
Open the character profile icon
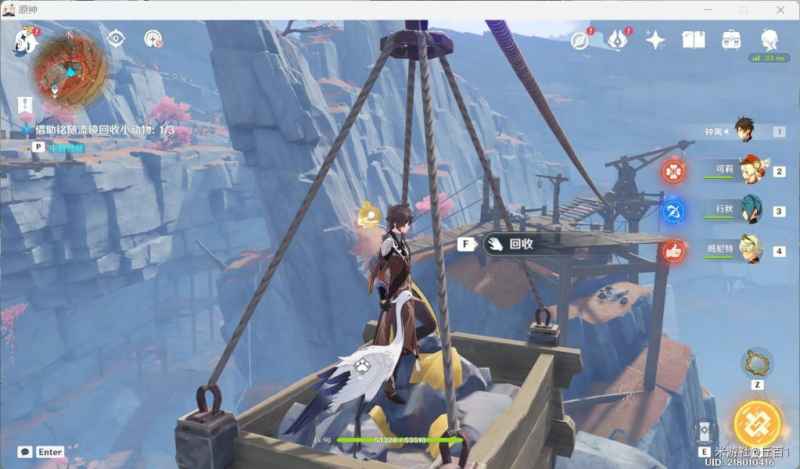[769, 40]
